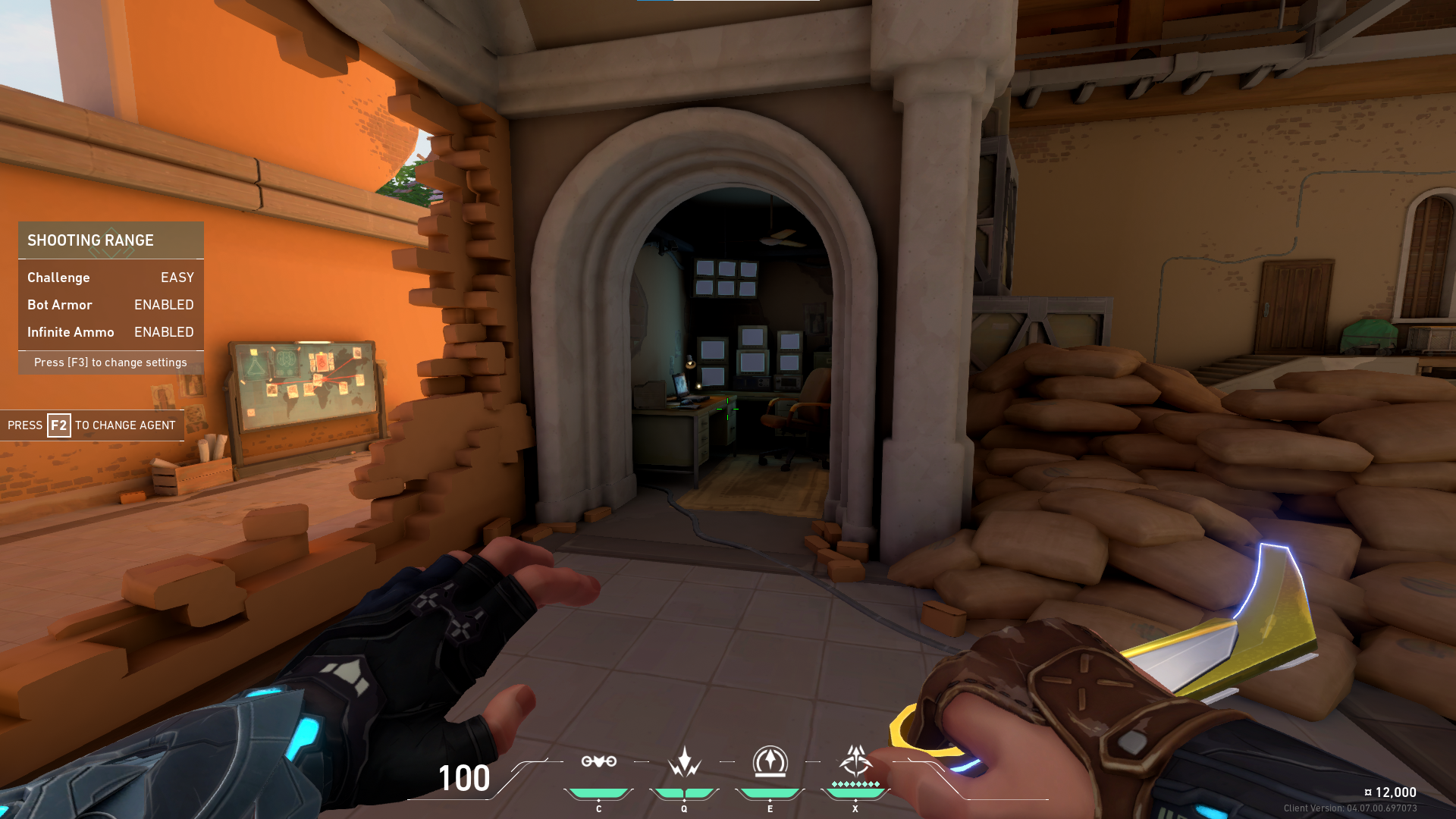
Task: Disable the Infinite Ammo setting
Action: (x=163, y=332)
